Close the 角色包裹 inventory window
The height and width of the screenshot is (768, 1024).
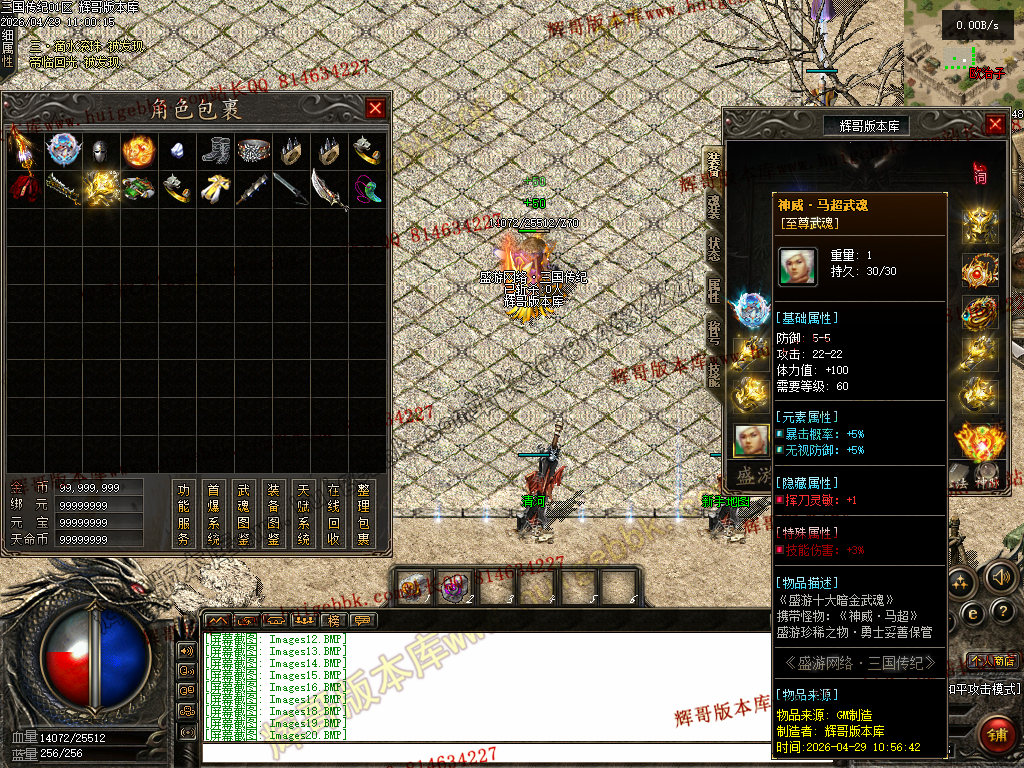point(375,109)
